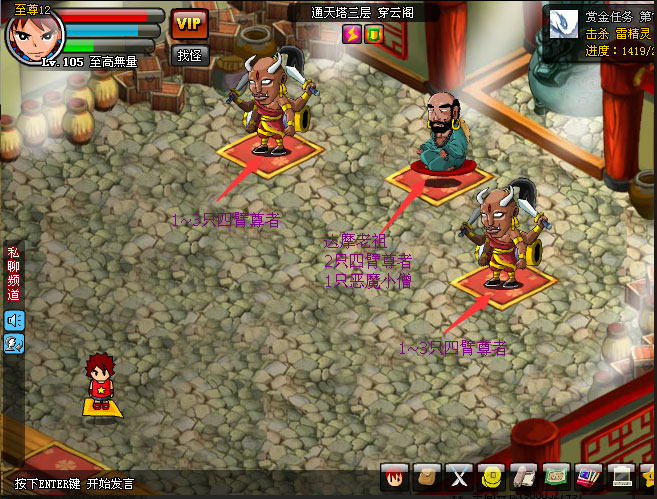Open the red card deck icon
The height and width of the screenshot is (499, 657).
coord(588,477)
